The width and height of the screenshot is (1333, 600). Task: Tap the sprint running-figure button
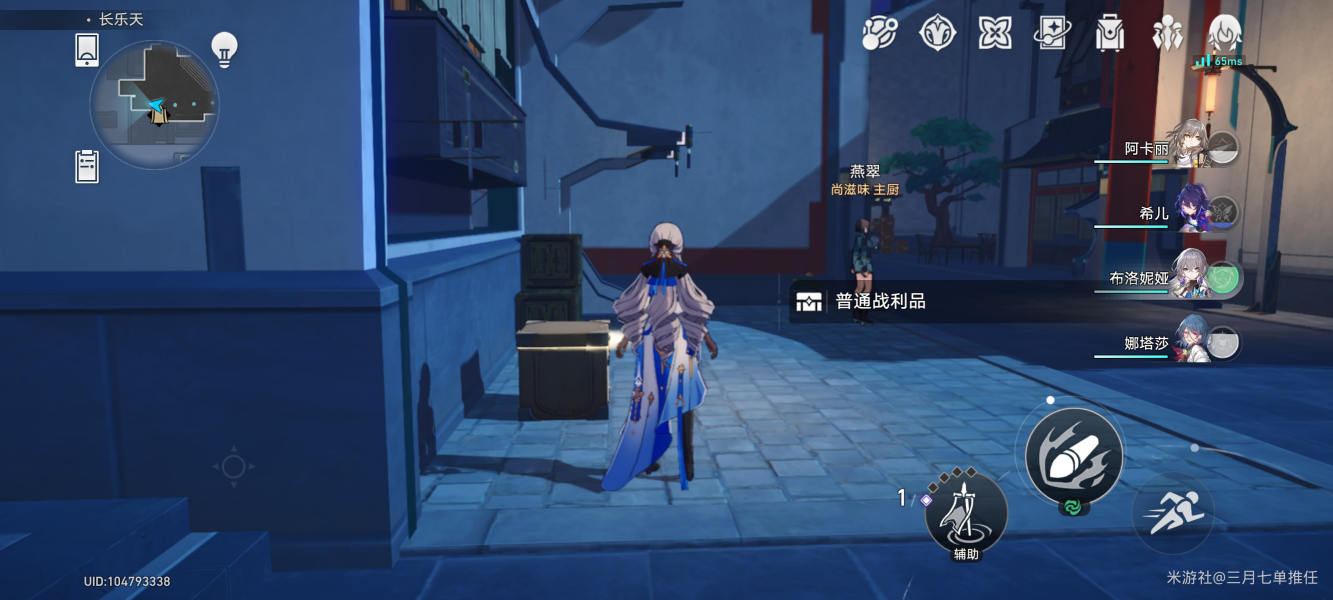(1172, 514)
